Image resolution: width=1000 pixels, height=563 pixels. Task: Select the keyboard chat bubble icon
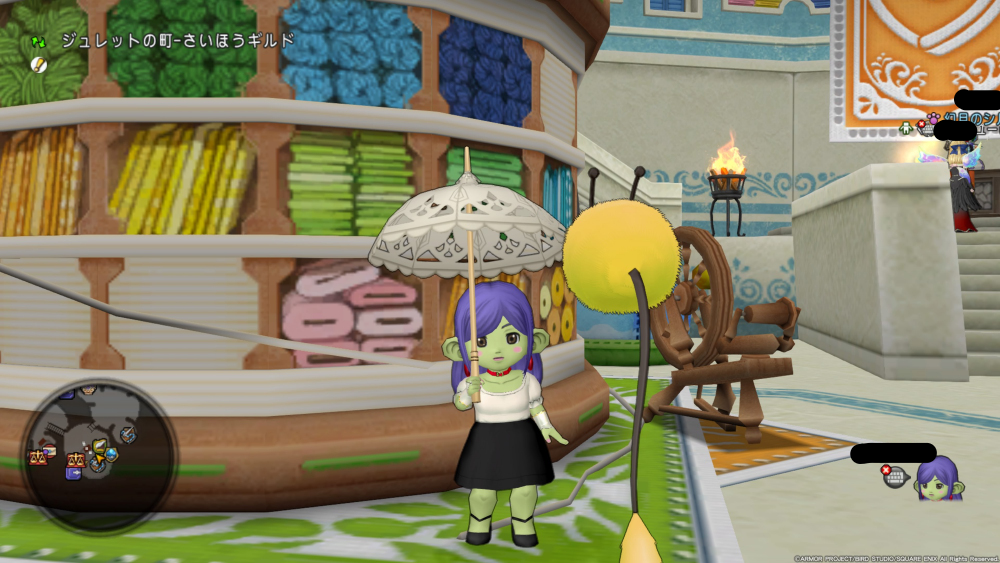[x=895, y=477]
